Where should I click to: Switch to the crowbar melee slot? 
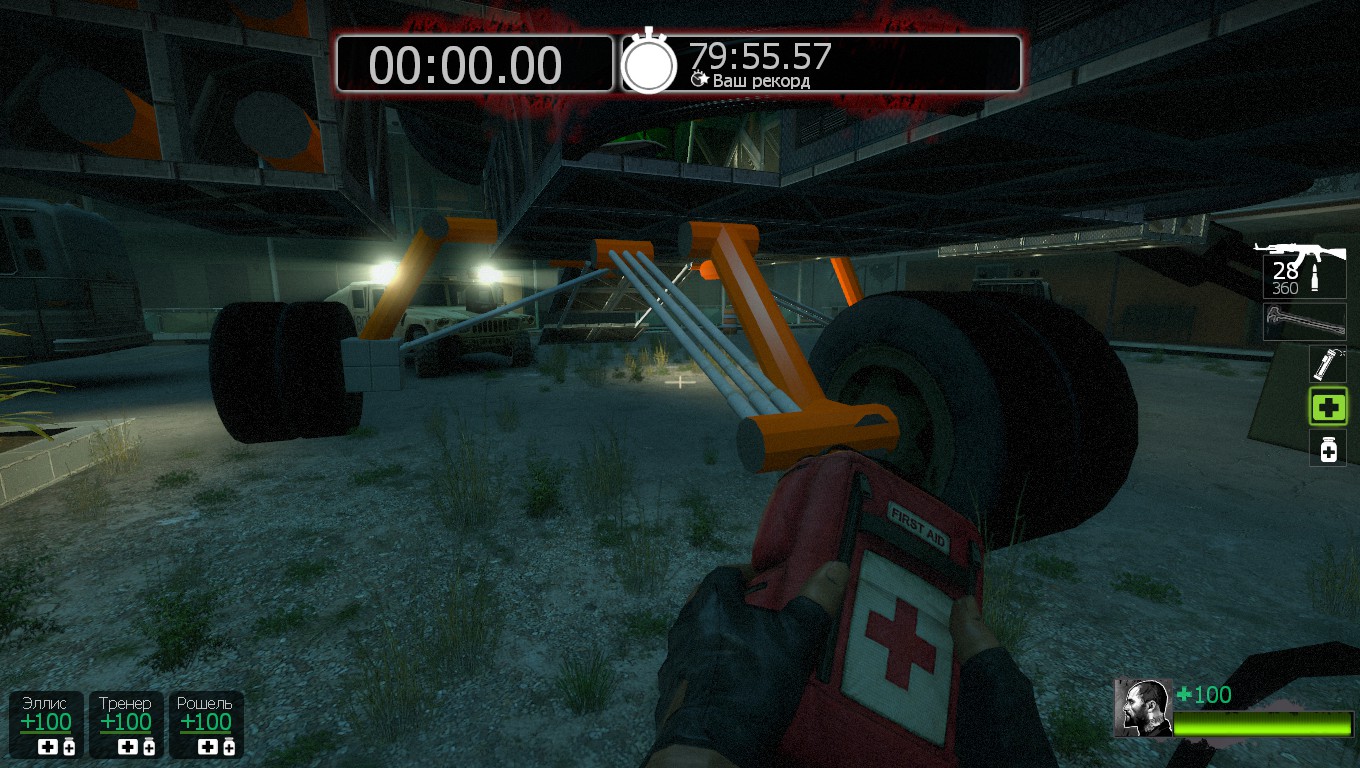coord(1304,322)
